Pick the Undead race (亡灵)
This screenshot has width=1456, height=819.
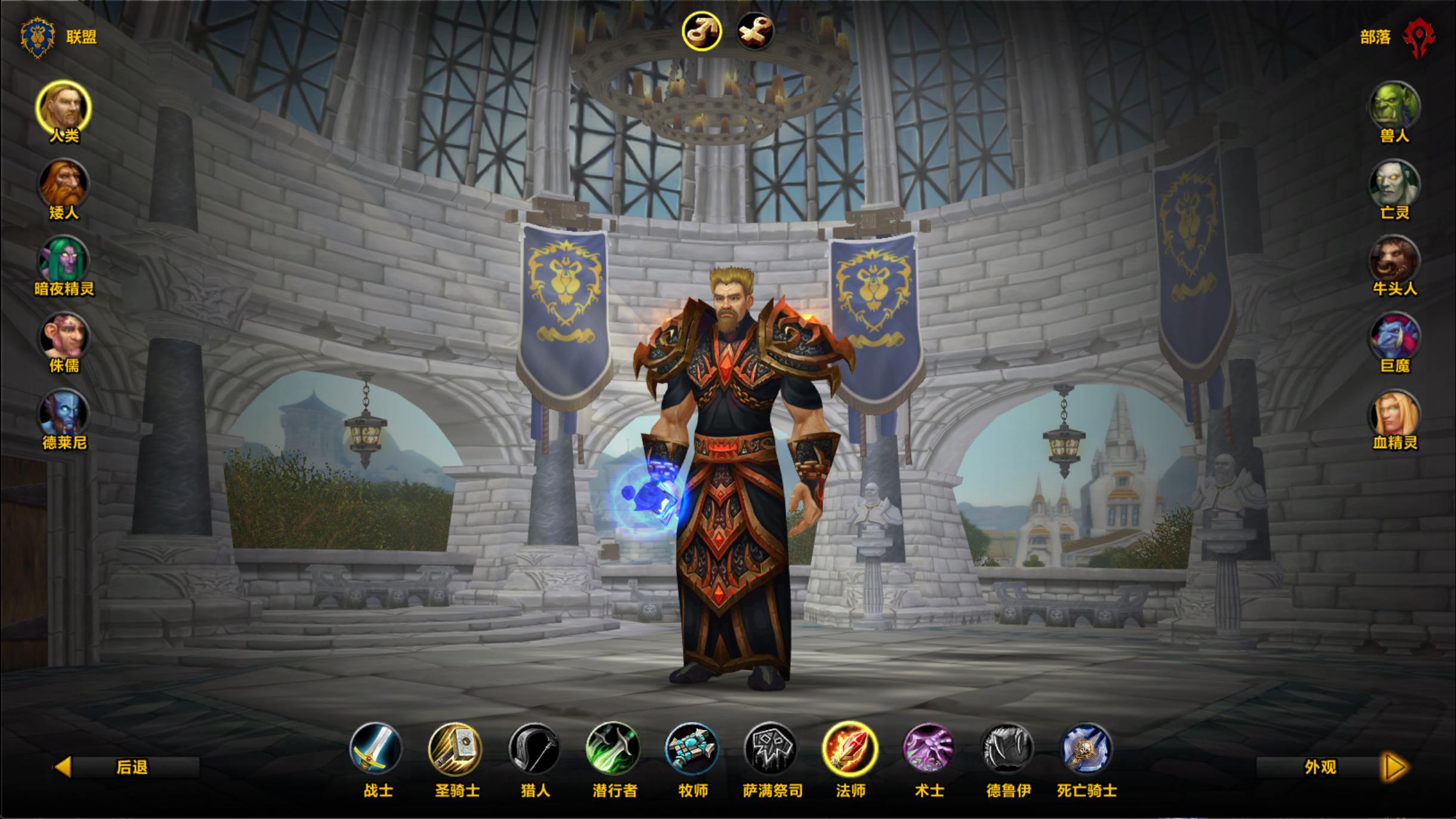(x=1394, y=184)
